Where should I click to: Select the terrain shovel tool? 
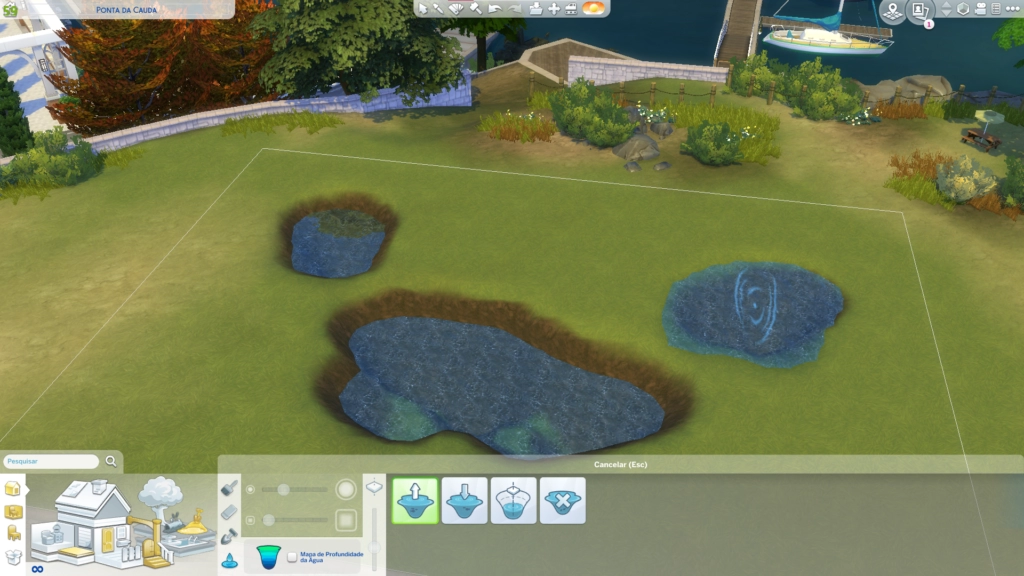(x=229, y=537)
